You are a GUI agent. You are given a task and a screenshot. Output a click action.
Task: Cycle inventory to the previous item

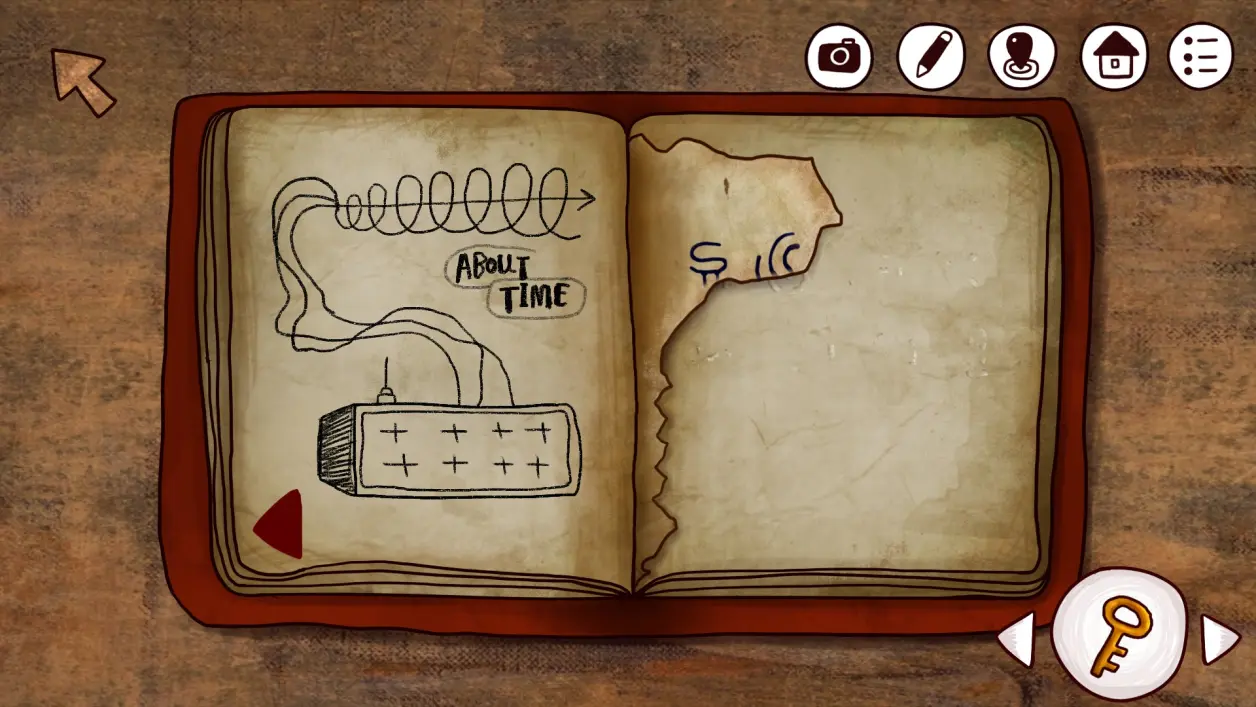1016,638
